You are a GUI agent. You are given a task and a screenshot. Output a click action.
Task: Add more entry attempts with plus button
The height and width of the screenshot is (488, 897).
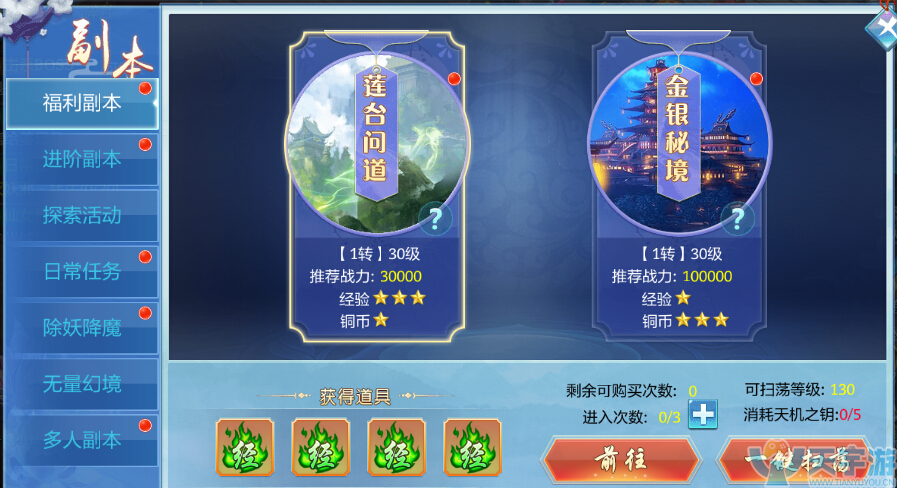[x=703, y=414]
